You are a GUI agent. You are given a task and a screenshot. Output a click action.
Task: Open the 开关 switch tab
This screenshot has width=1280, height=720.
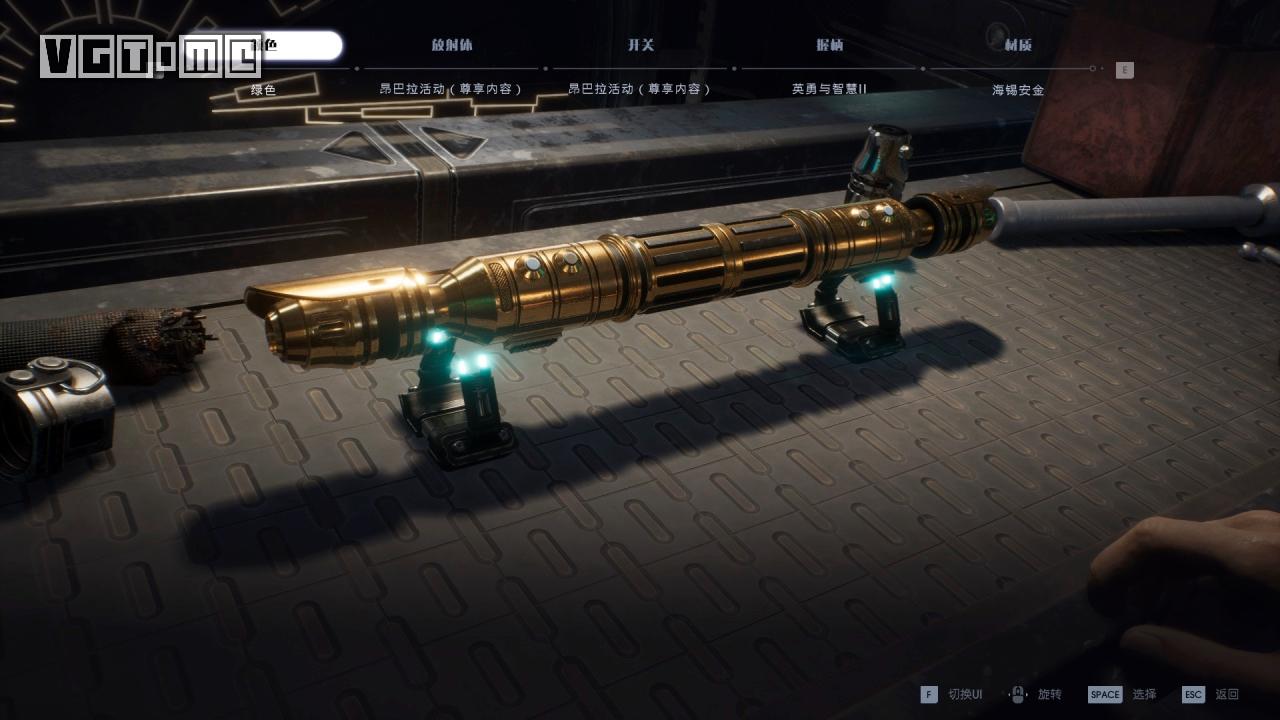pos(641,45)
